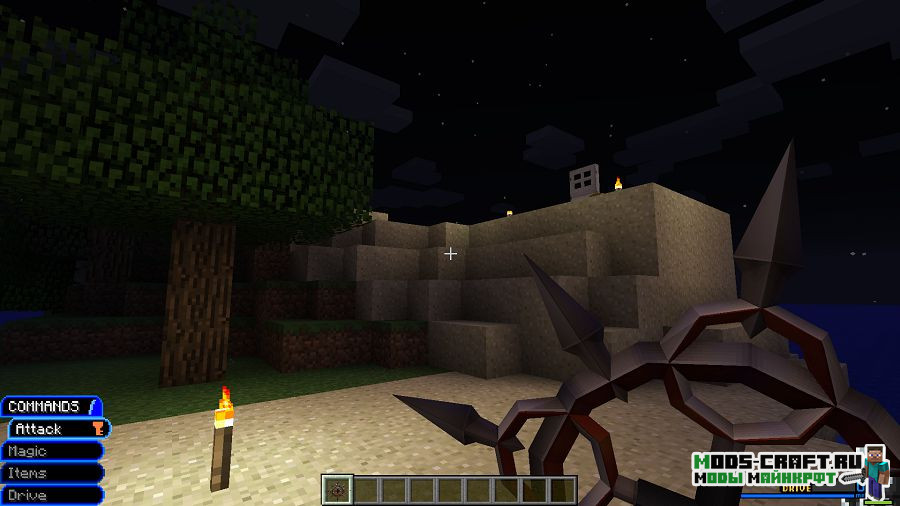The width and height of the screenshot is (900, 506).
Task: Open the Items command menu
Action: [52, 473]
